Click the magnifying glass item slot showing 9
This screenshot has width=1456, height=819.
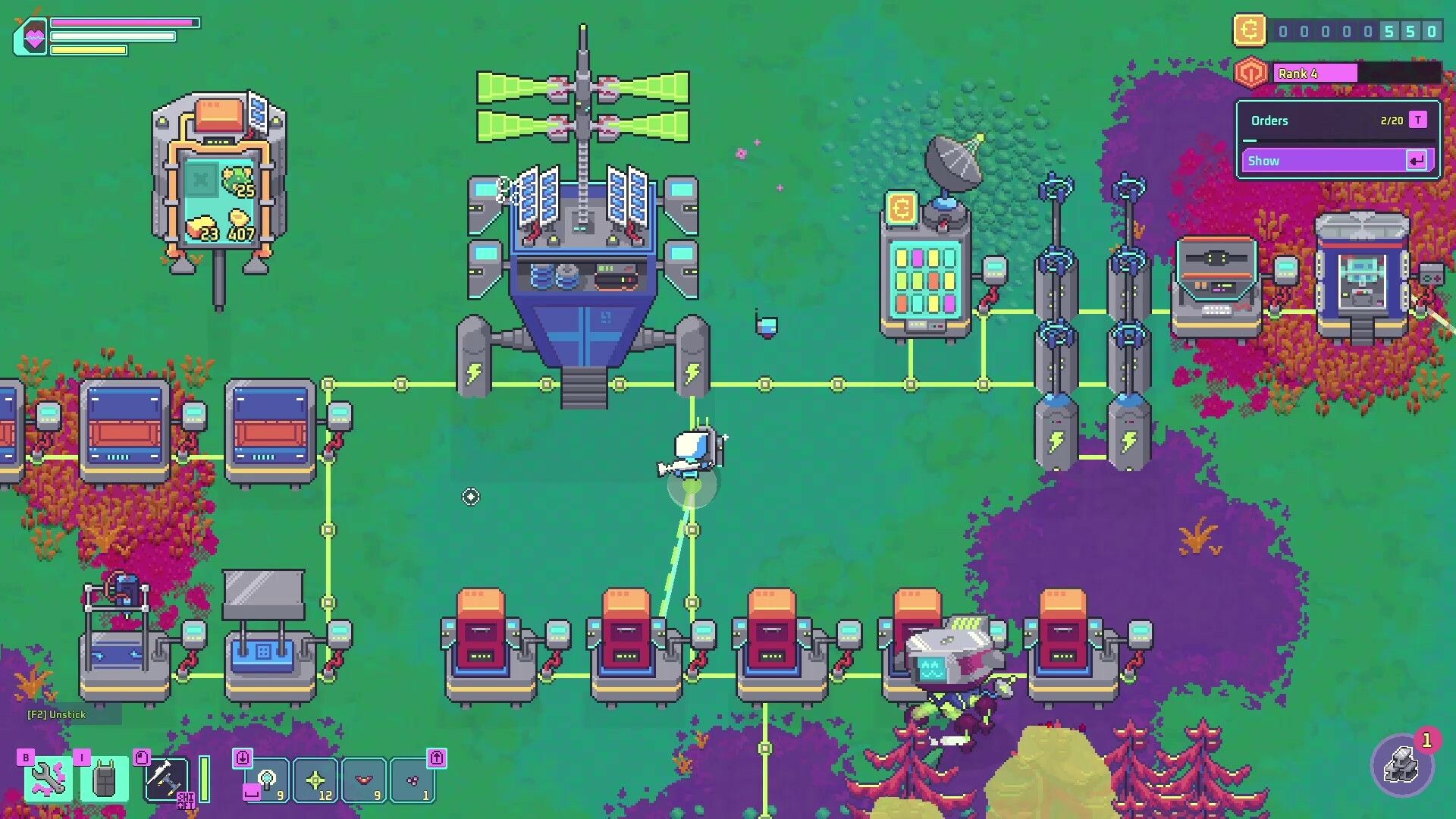tap(267, 781)
